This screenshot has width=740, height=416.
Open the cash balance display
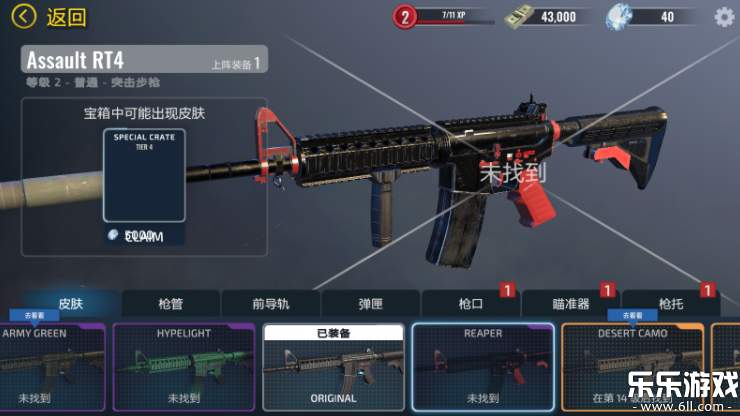click(543, 16)
